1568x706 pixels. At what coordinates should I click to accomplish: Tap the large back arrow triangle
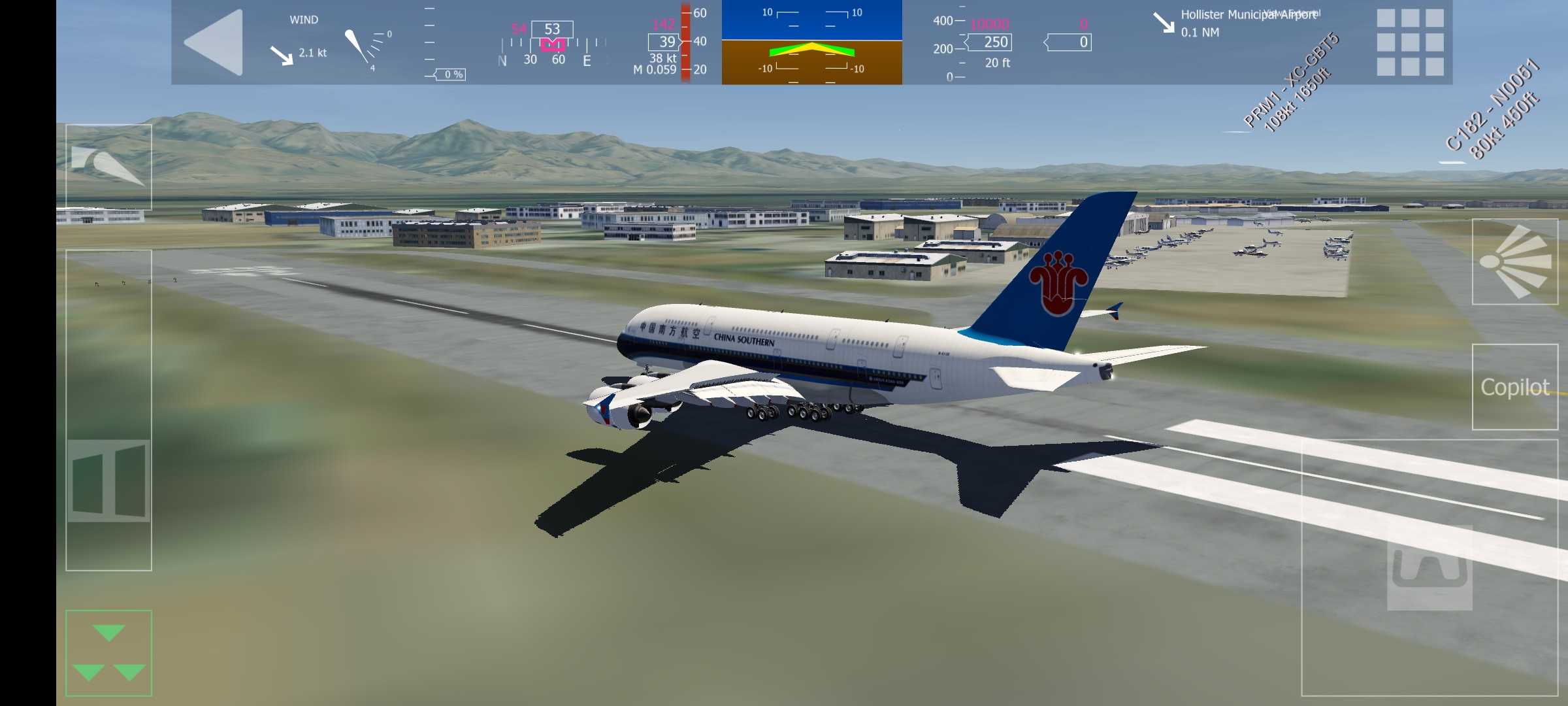215,42
